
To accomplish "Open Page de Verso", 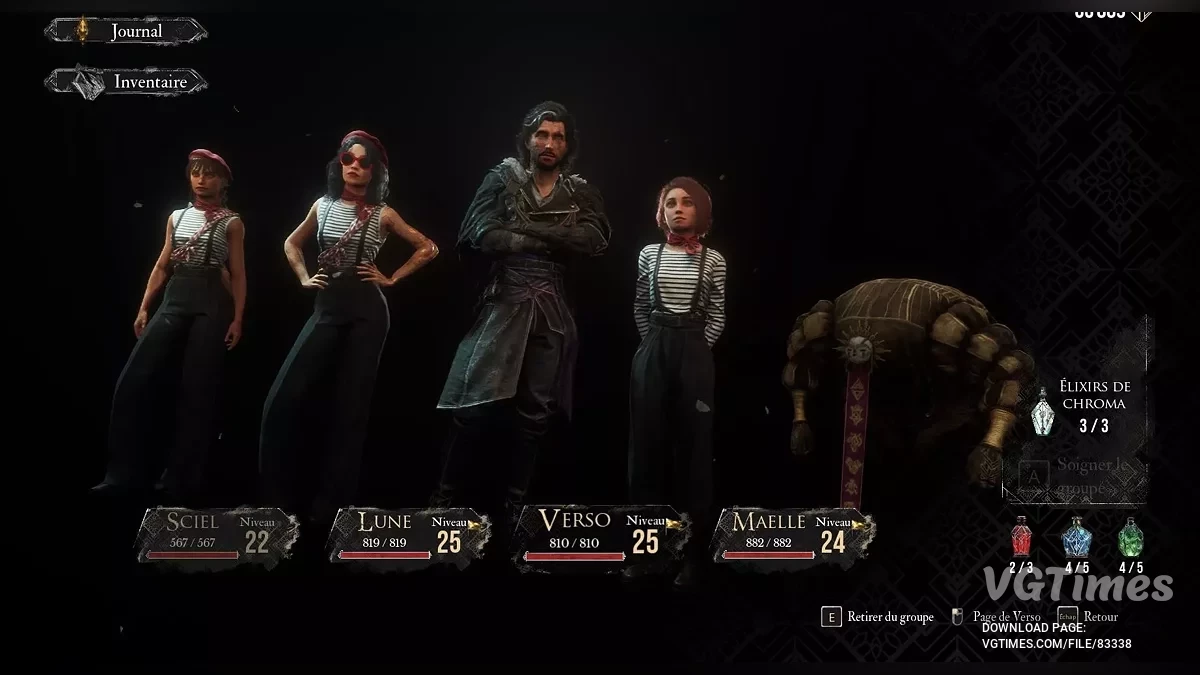I will [x=1006, y=617].
